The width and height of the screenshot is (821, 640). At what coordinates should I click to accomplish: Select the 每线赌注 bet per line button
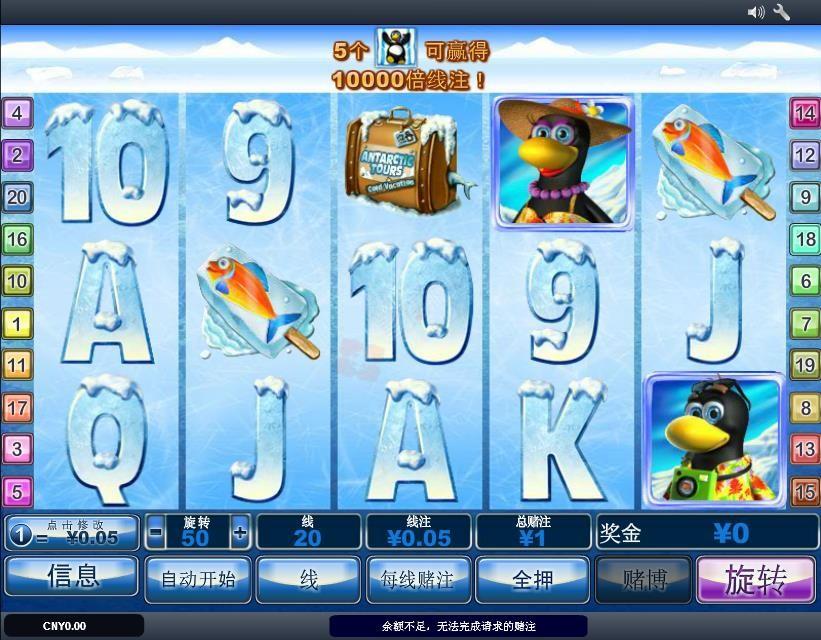coord(417,579)
